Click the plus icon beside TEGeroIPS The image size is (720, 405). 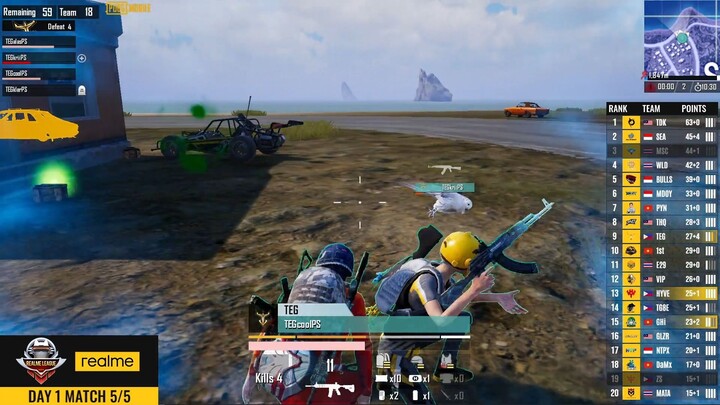[x=82, y=58]
